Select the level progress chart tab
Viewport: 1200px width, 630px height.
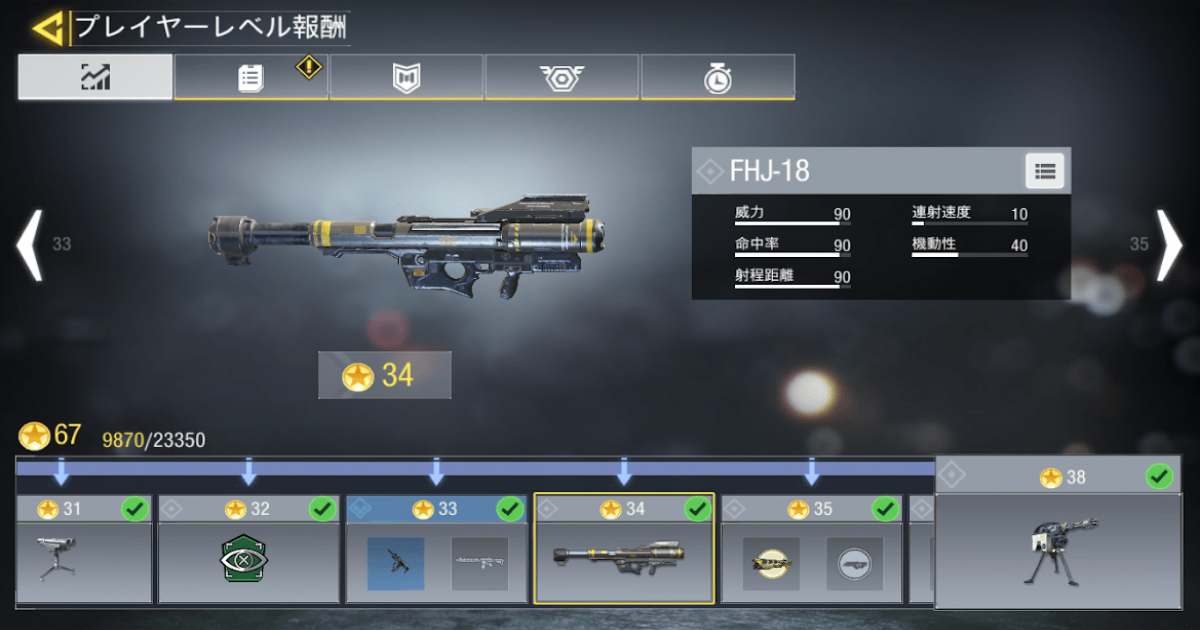point(95,77)
